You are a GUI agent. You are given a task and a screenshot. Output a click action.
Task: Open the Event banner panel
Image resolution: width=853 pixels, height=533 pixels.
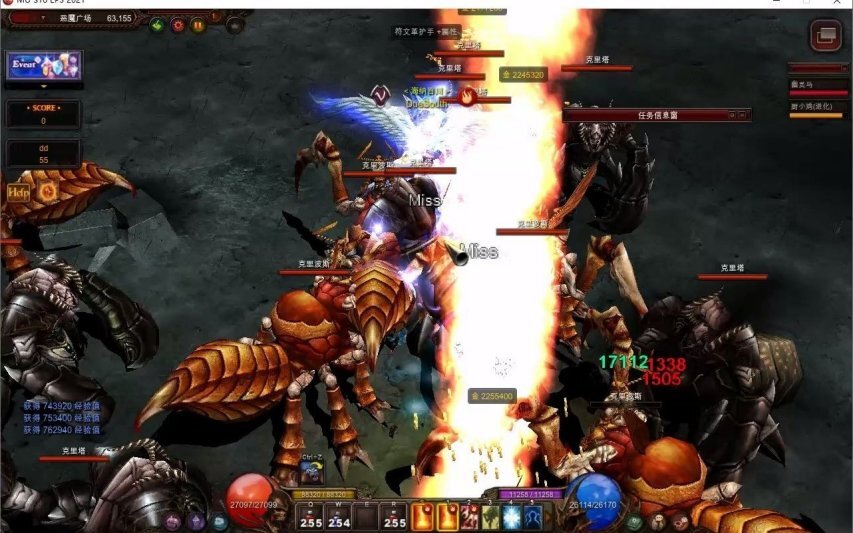[x=43, y=66]
